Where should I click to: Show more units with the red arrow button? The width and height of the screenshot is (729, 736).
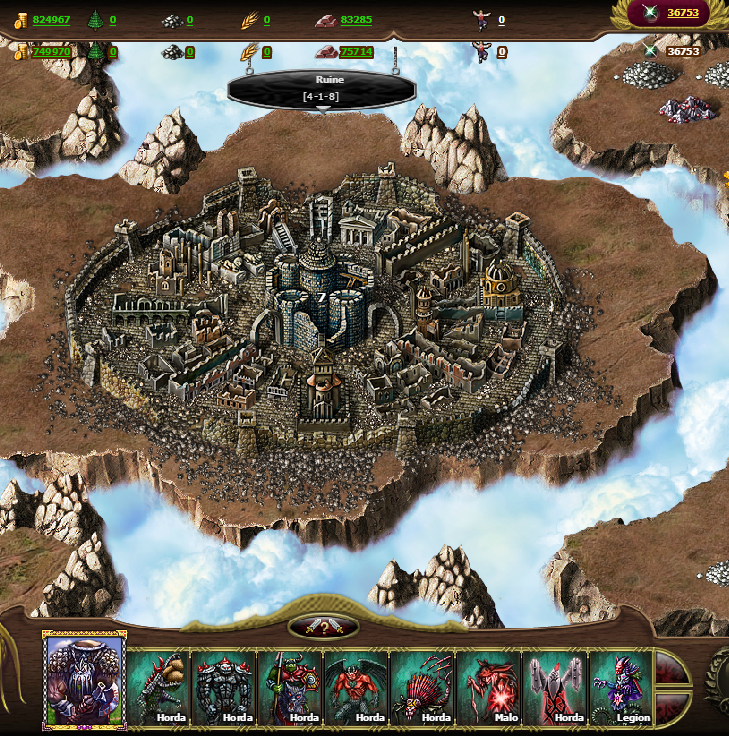click(x=672, y=686)
